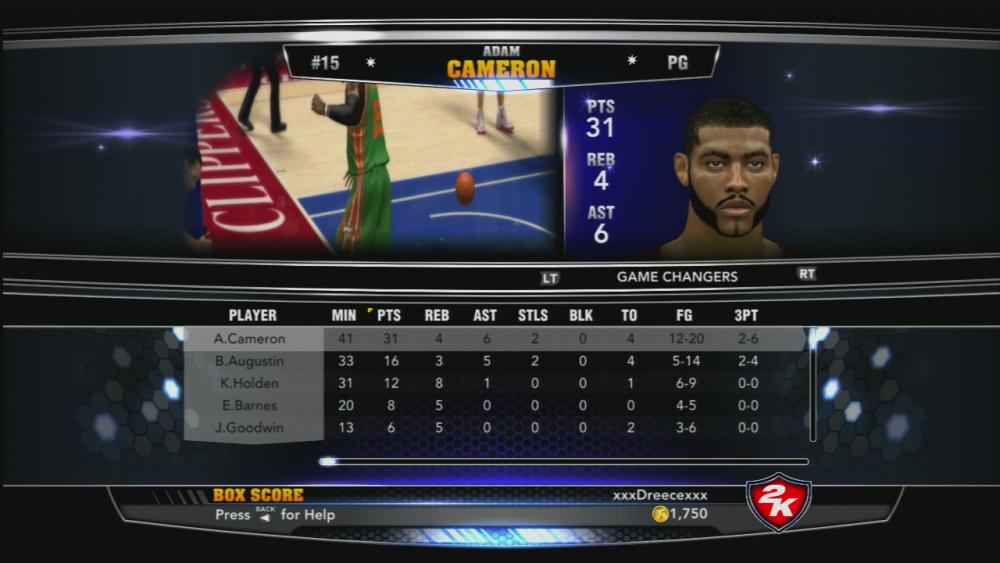Open the 2K logo badge
The image size is (1000, 563).
click(778, 501)
